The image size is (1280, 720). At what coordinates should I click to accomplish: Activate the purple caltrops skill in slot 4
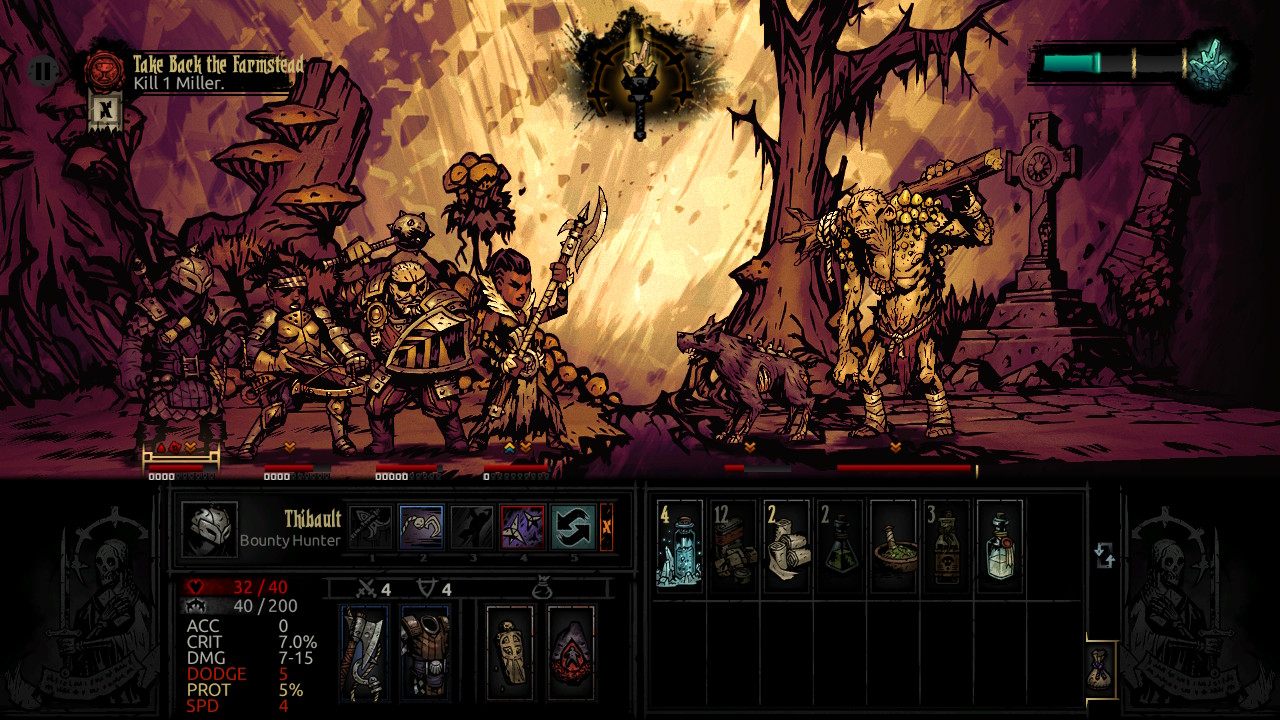coord(522,526)
